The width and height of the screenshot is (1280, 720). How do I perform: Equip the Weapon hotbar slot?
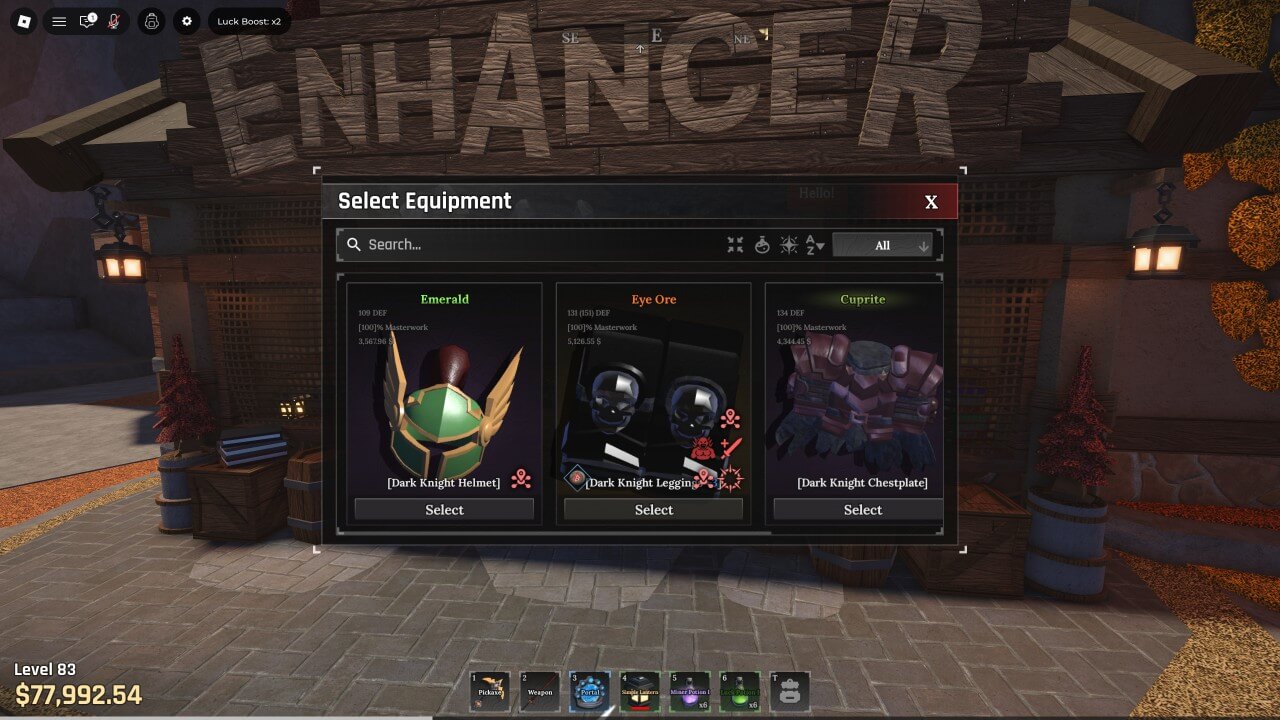540,692
